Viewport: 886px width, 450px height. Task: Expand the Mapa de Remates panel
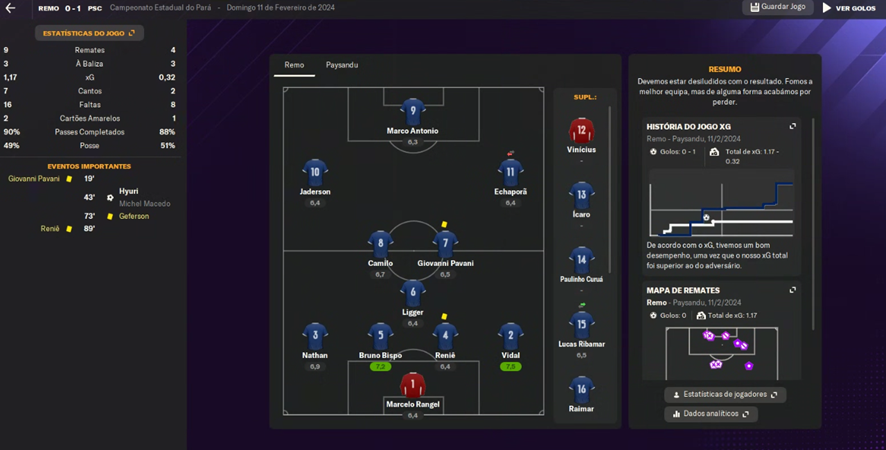pyautogui.click(x=793, y=290)
